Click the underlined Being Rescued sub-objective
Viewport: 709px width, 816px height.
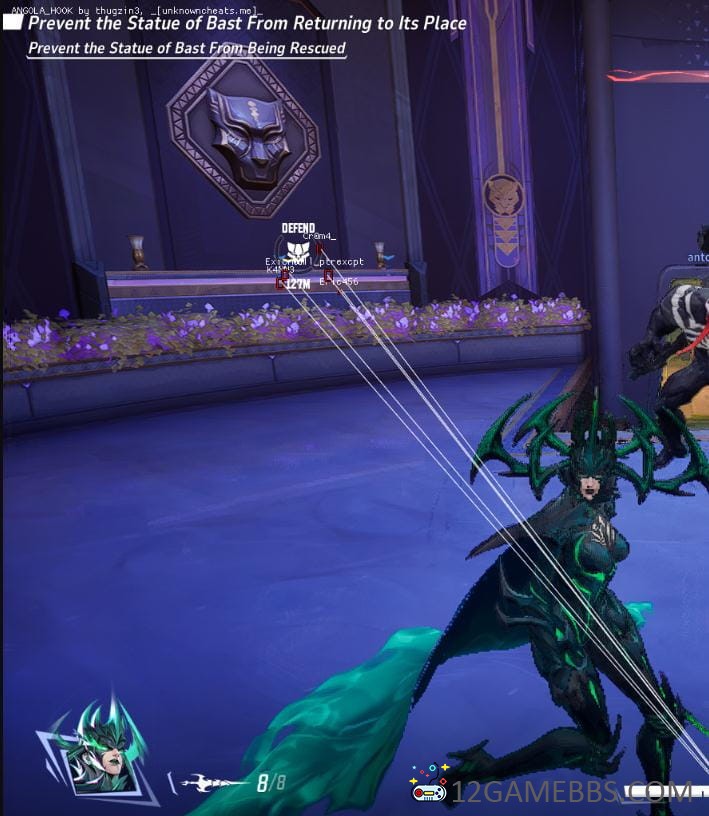pos(187,48)
